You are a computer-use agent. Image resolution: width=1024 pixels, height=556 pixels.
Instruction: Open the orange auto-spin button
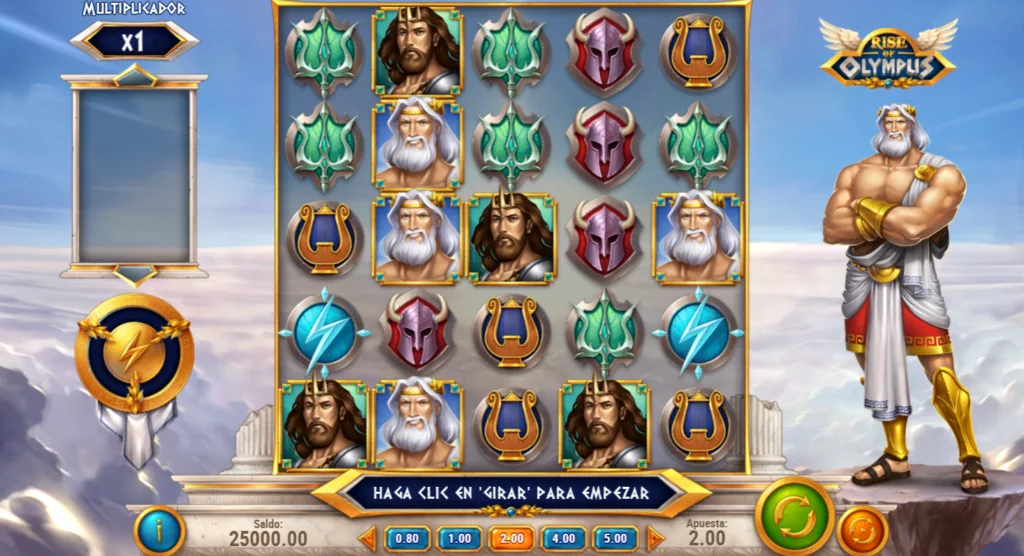(x=861, y=530)
